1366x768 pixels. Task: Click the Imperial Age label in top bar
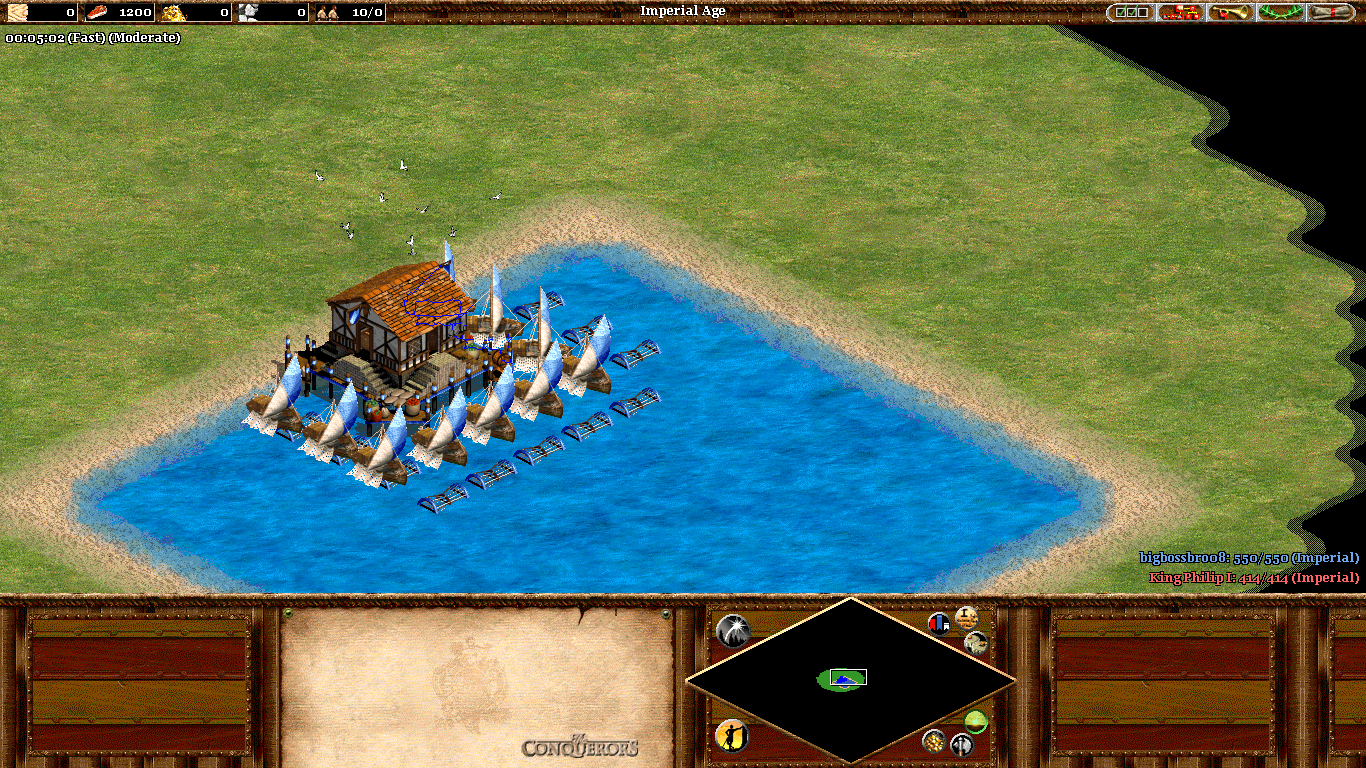point(683,11)
